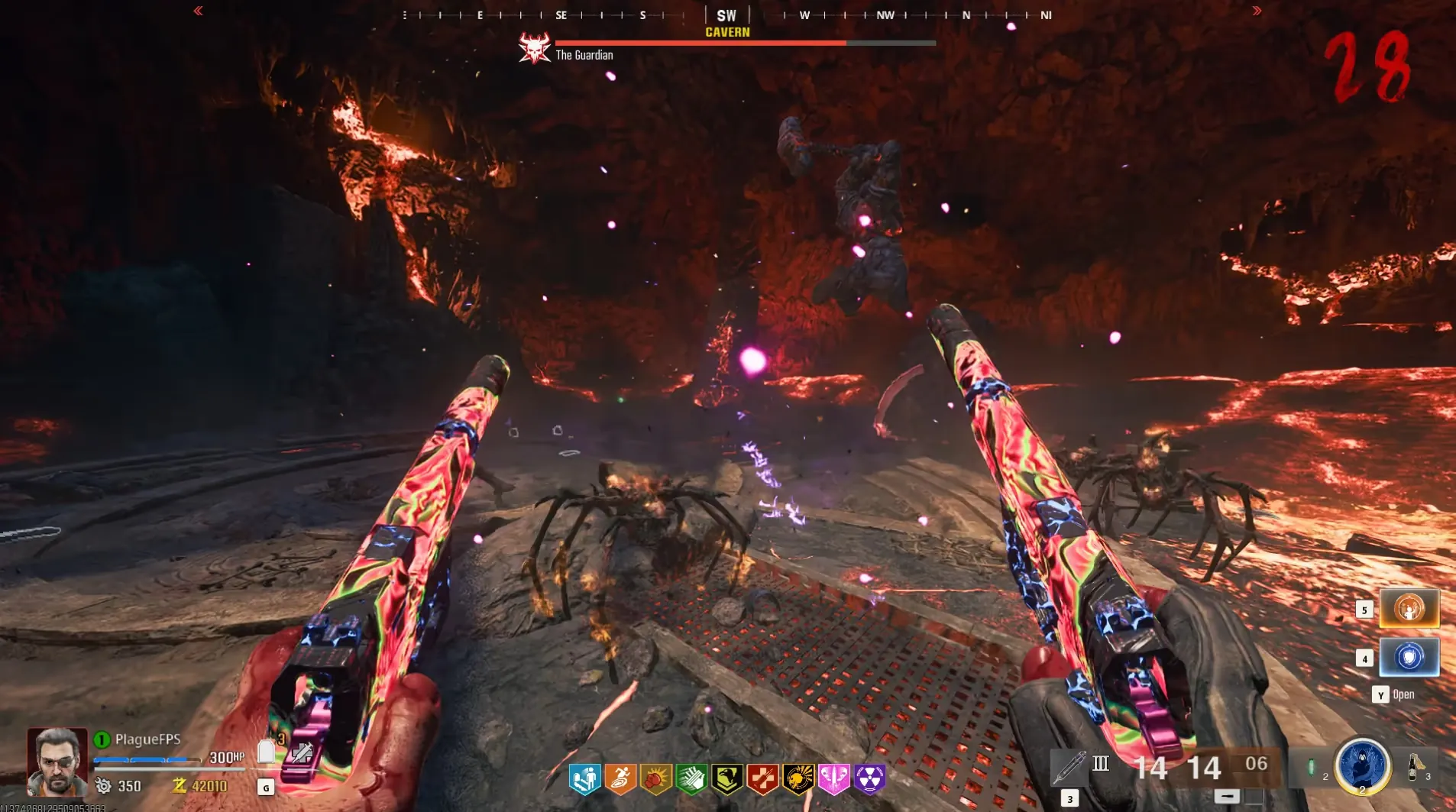Screen dimensions: 1456x812
Task: Choose the green Speed Cola perk icon
Action: [x=691, y=779]
